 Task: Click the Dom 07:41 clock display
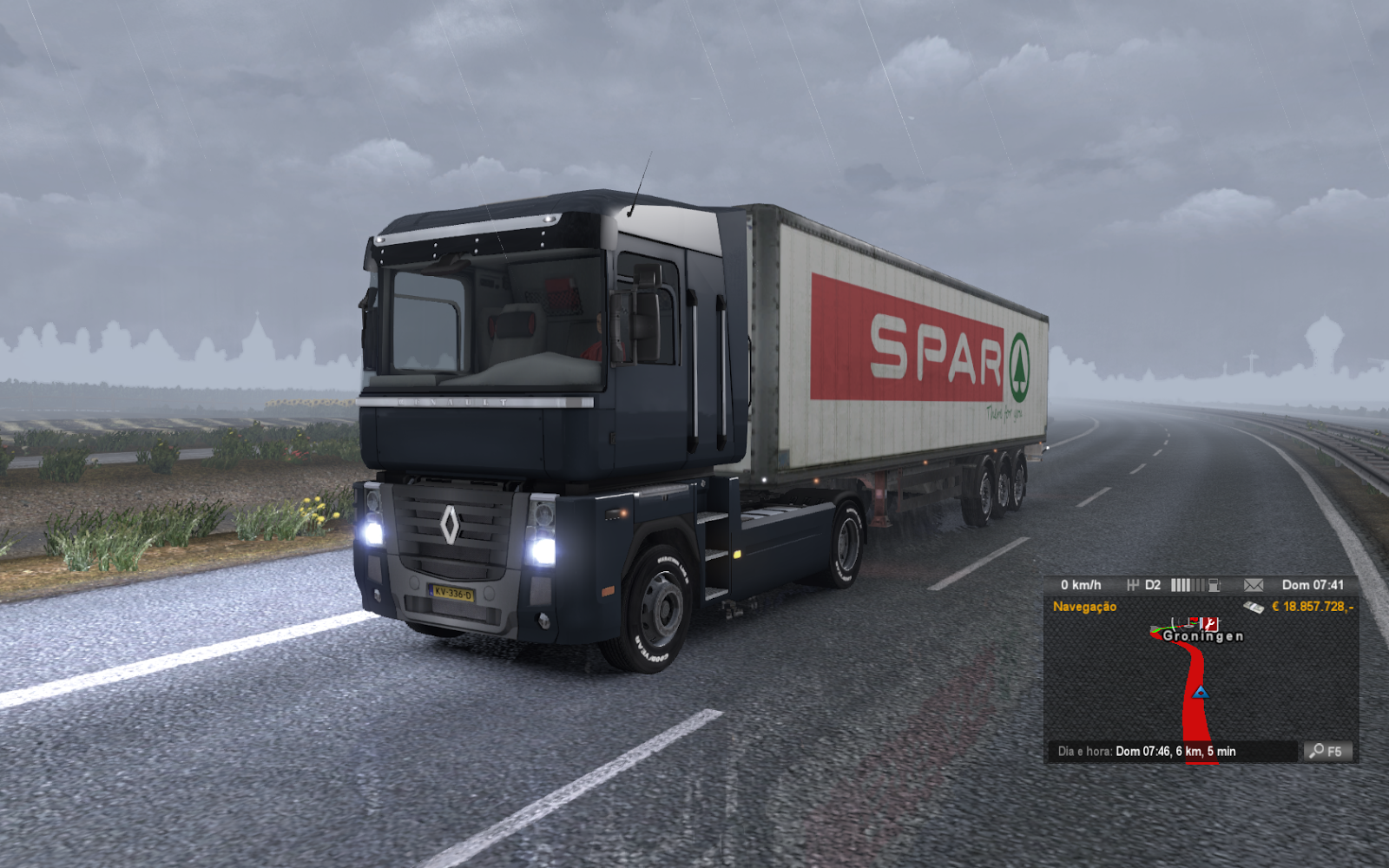pos(1313,584)
